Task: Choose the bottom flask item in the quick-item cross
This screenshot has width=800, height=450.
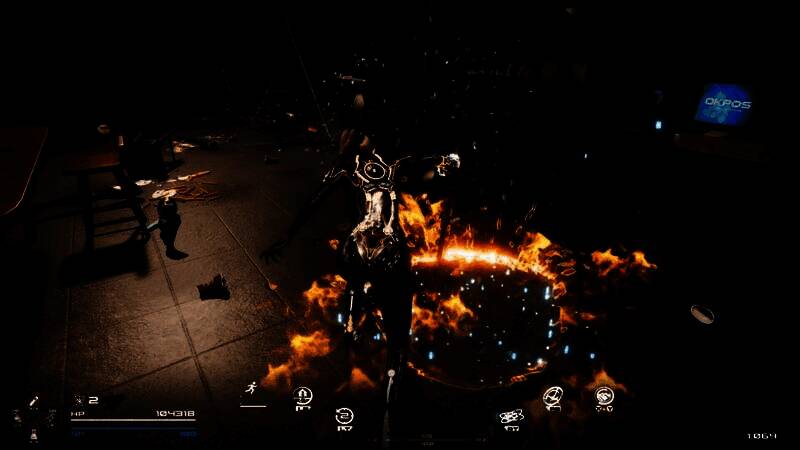Action: (34, 436)
